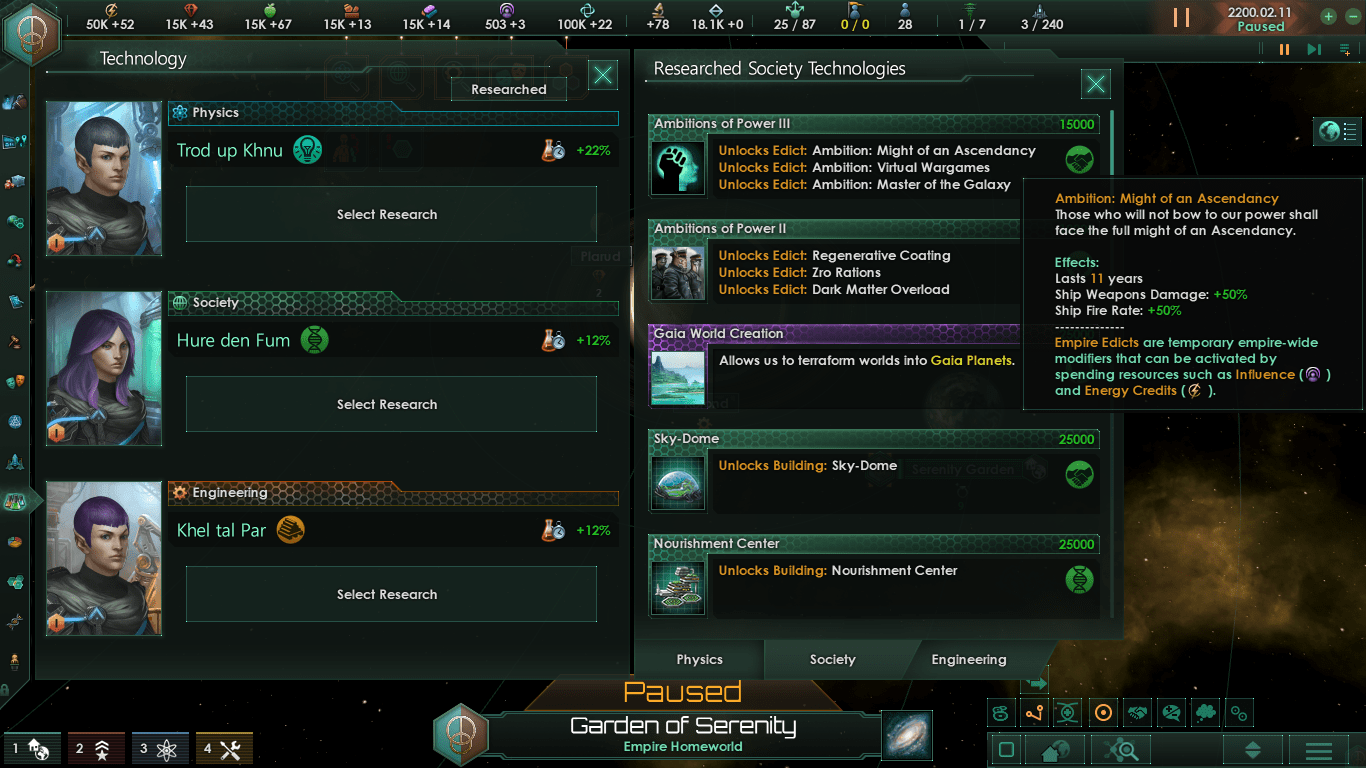This screenshot has width=1366, height=768.
Task: Open the Researched technologies list
Action: [x=508, y=89]
